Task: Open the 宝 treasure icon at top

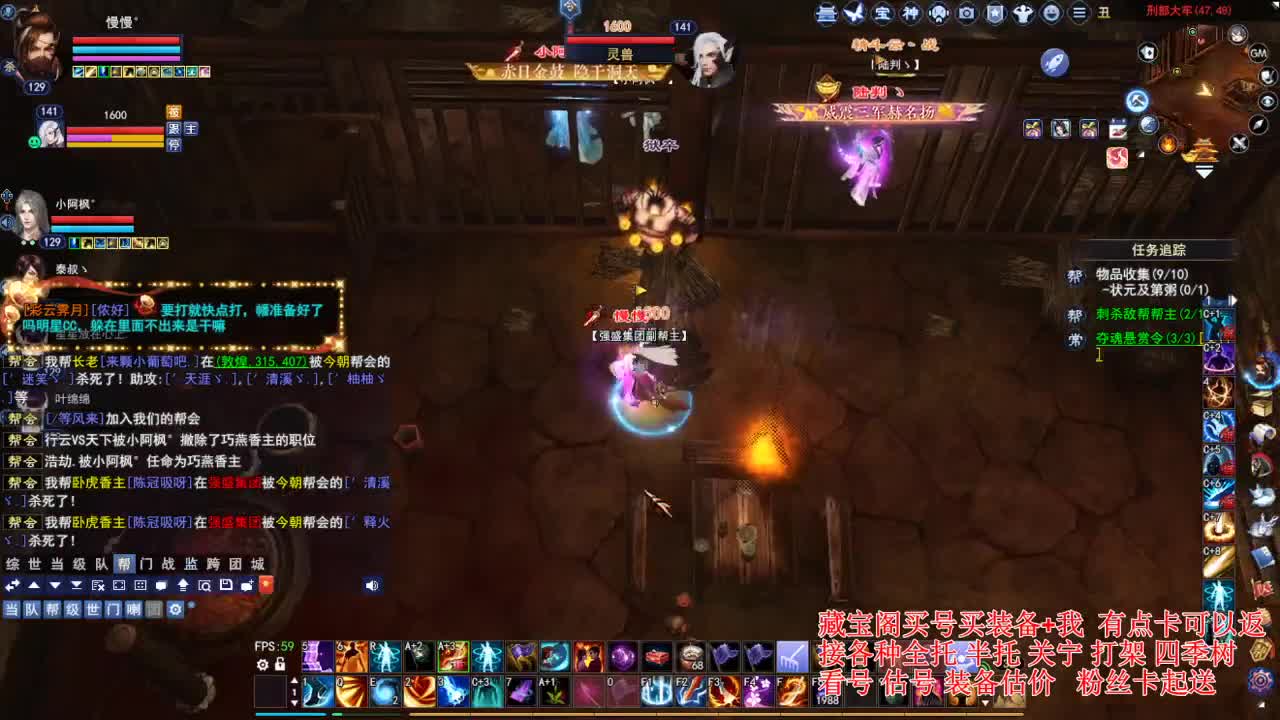Action: click(882, 13)
